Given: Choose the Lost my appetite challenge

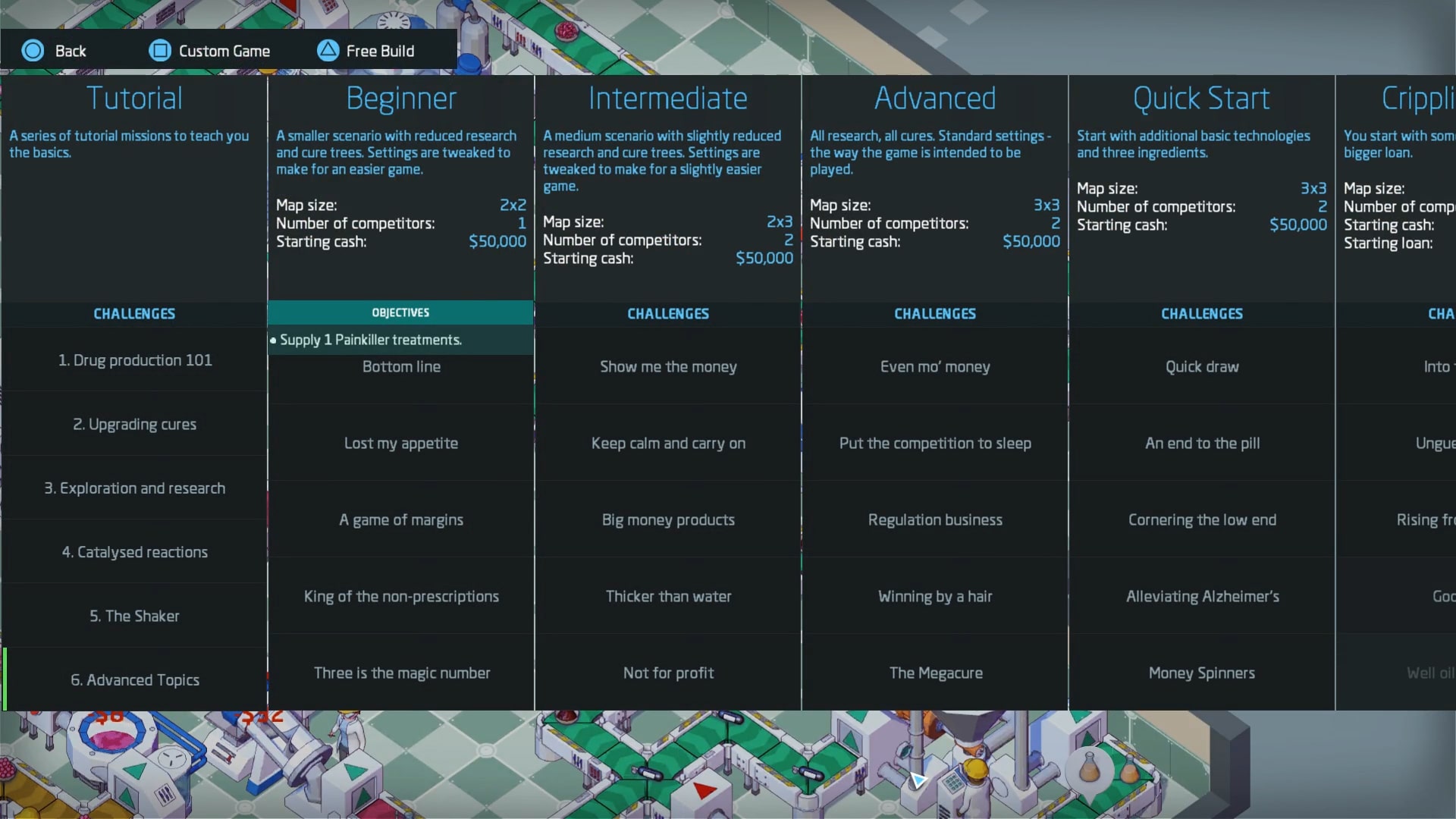Looking at the screenshot, I should (x=401, y=444).
